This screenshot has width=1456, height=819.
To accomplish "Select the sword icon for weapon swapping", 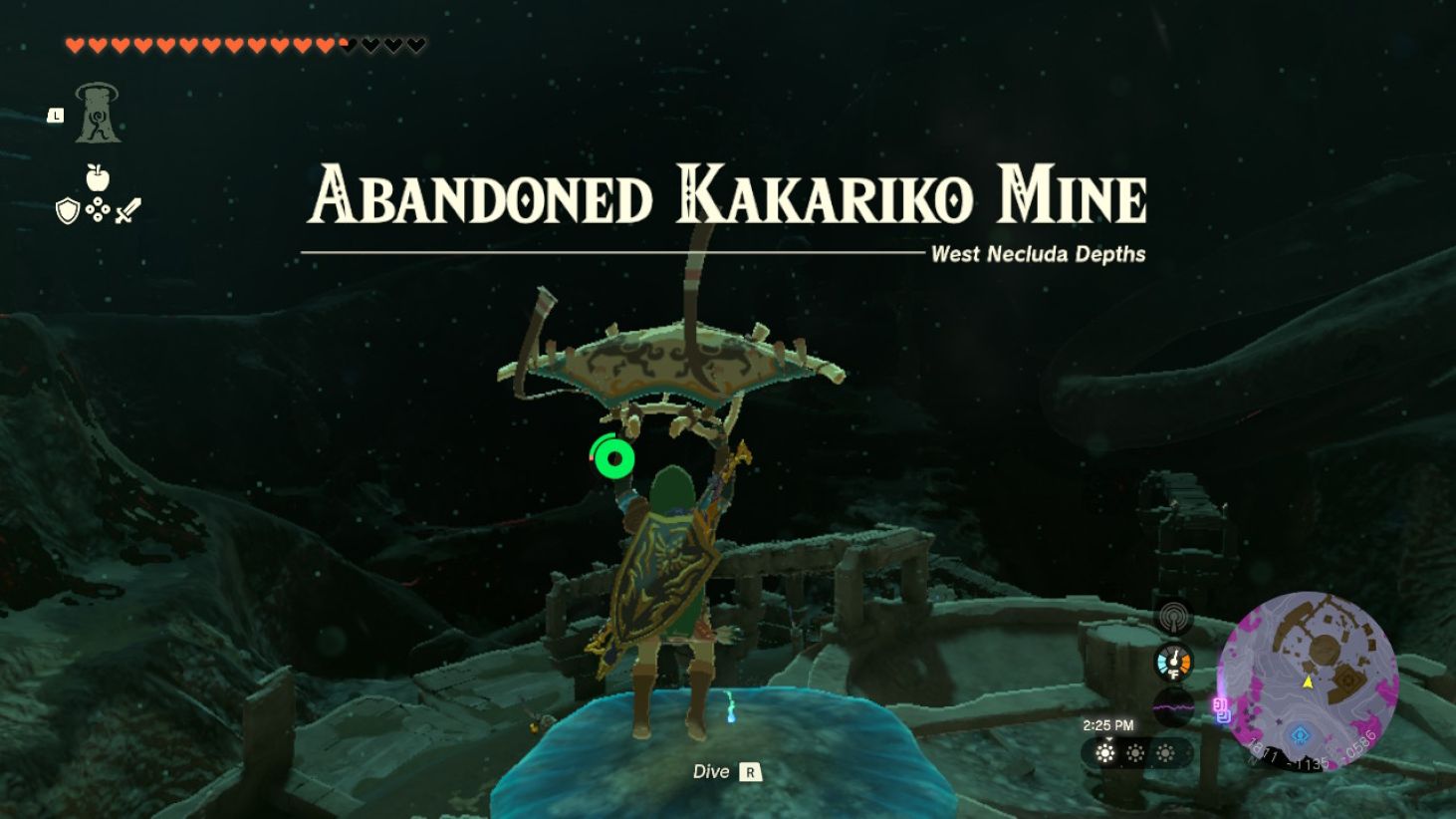I will (126, 208).
